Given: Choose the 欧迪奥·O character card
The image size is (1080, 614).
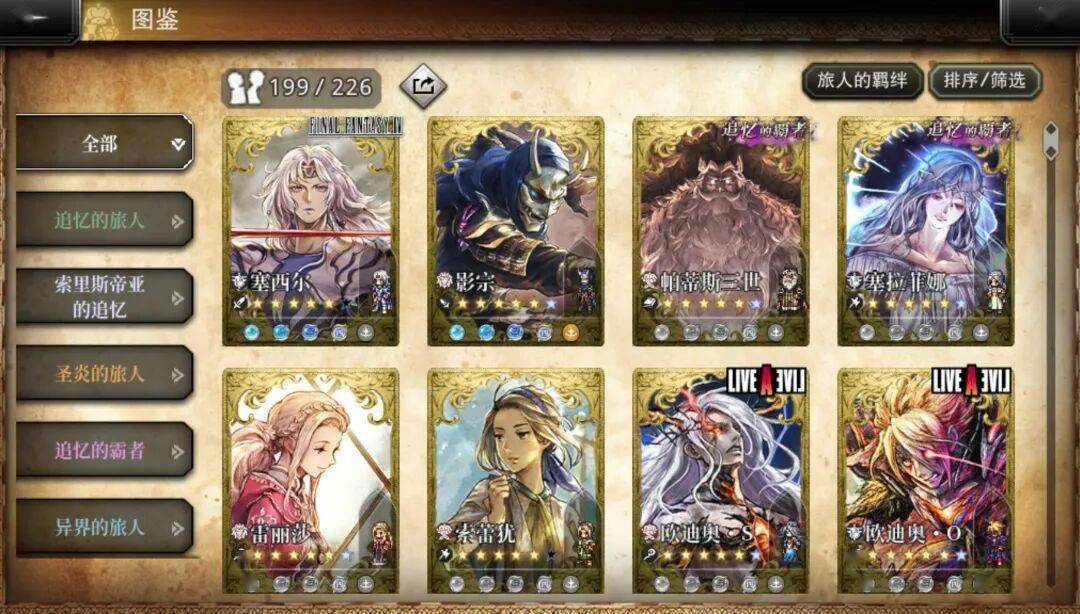Looking at the screenshot, I should 925,480.
